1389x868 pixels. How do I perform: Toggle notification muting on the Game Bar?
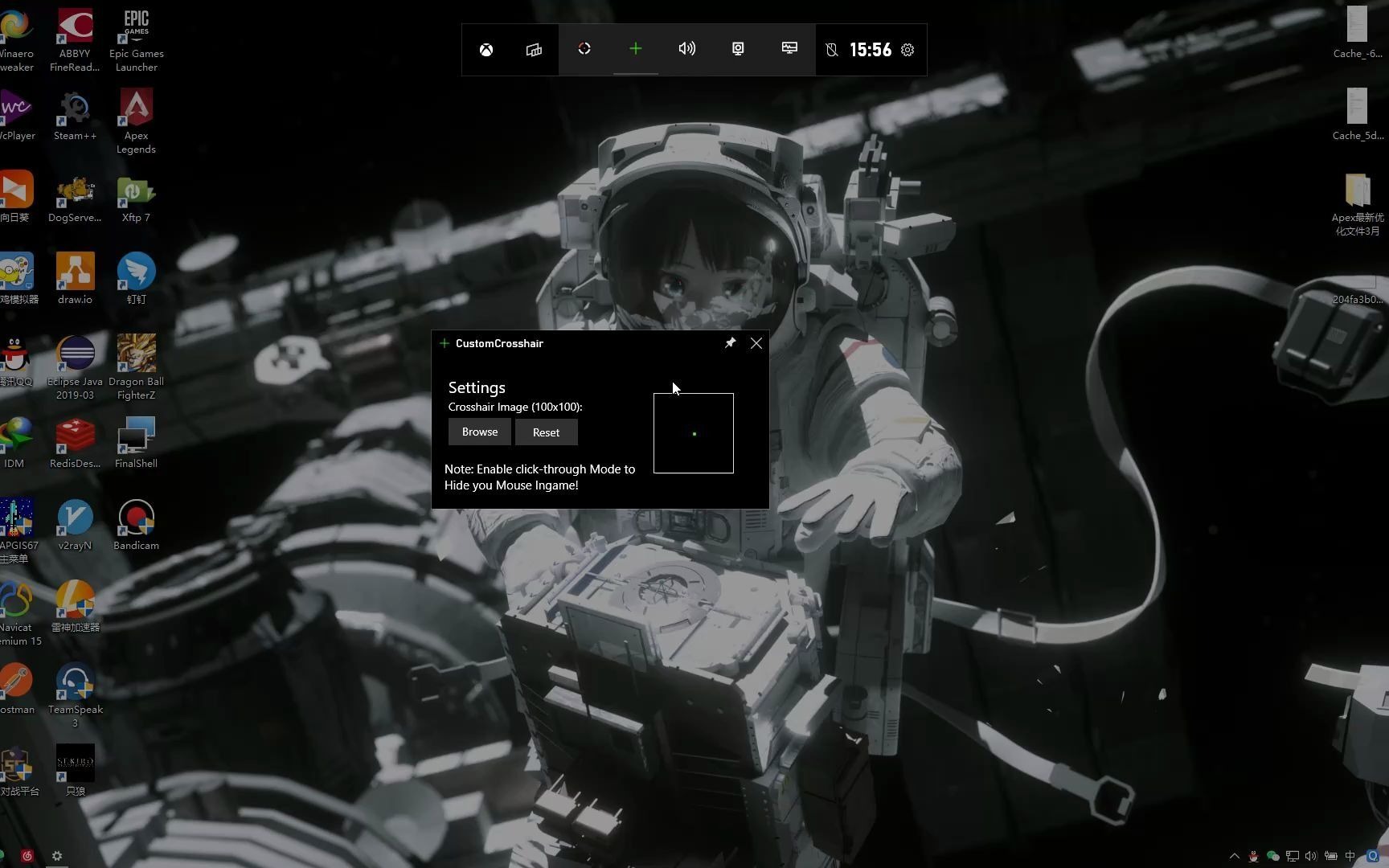pyautogui.click(x=832, y=49)
